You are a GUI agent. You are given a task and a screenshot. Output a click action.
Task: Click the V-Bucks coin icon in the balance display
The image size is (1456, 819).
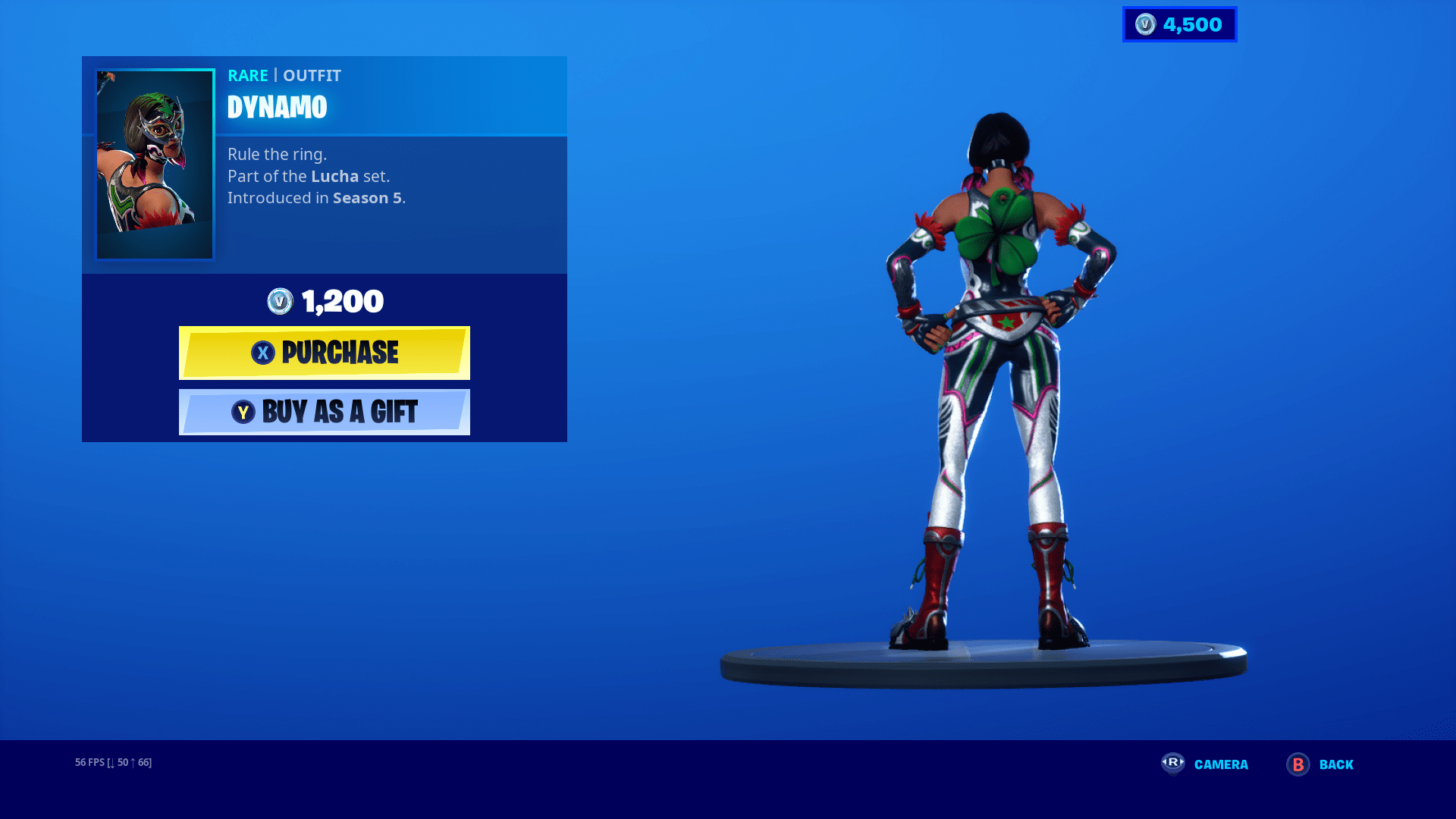[1144, 24]
